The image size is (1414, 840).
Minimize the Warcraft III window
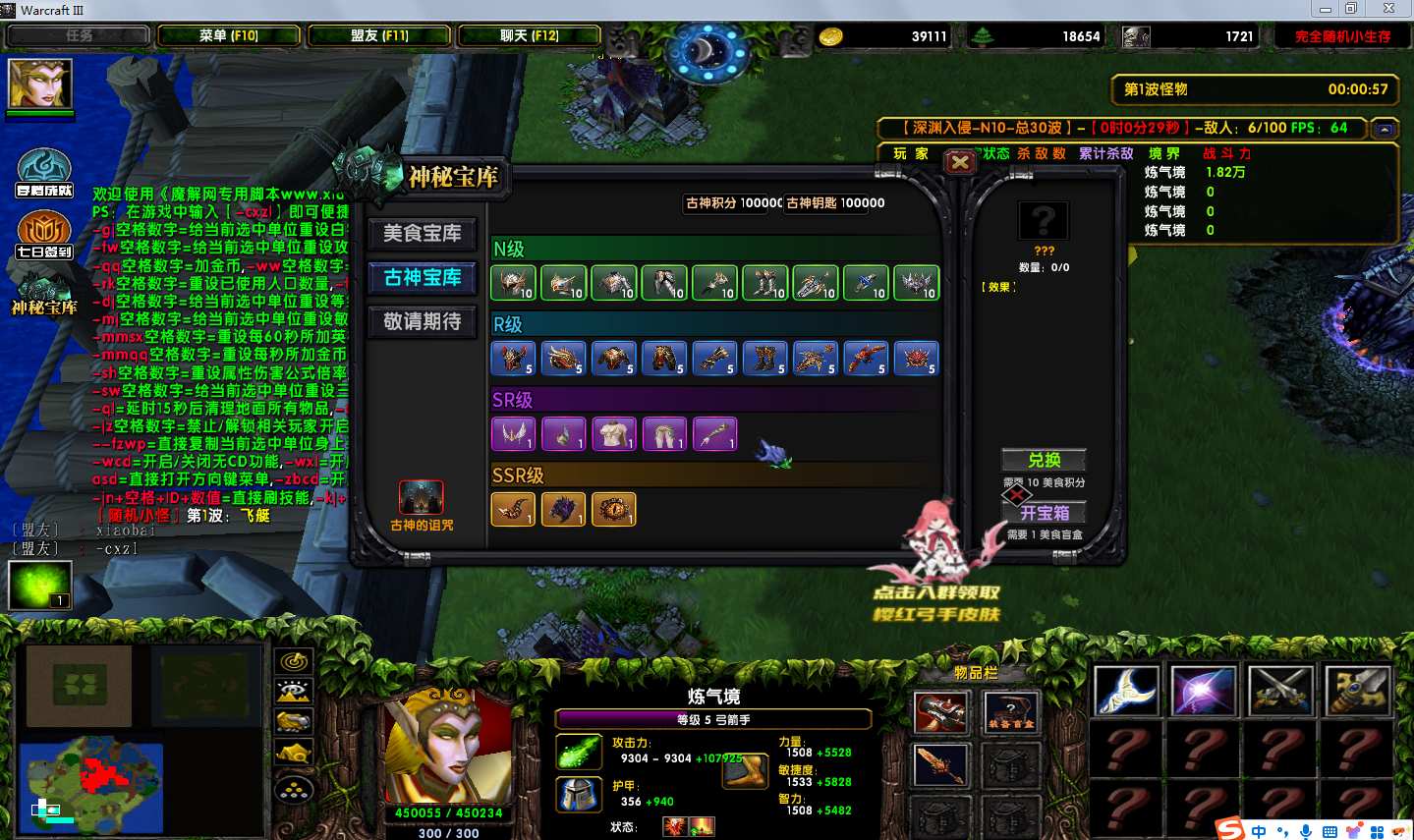(x=1325, y=9)
